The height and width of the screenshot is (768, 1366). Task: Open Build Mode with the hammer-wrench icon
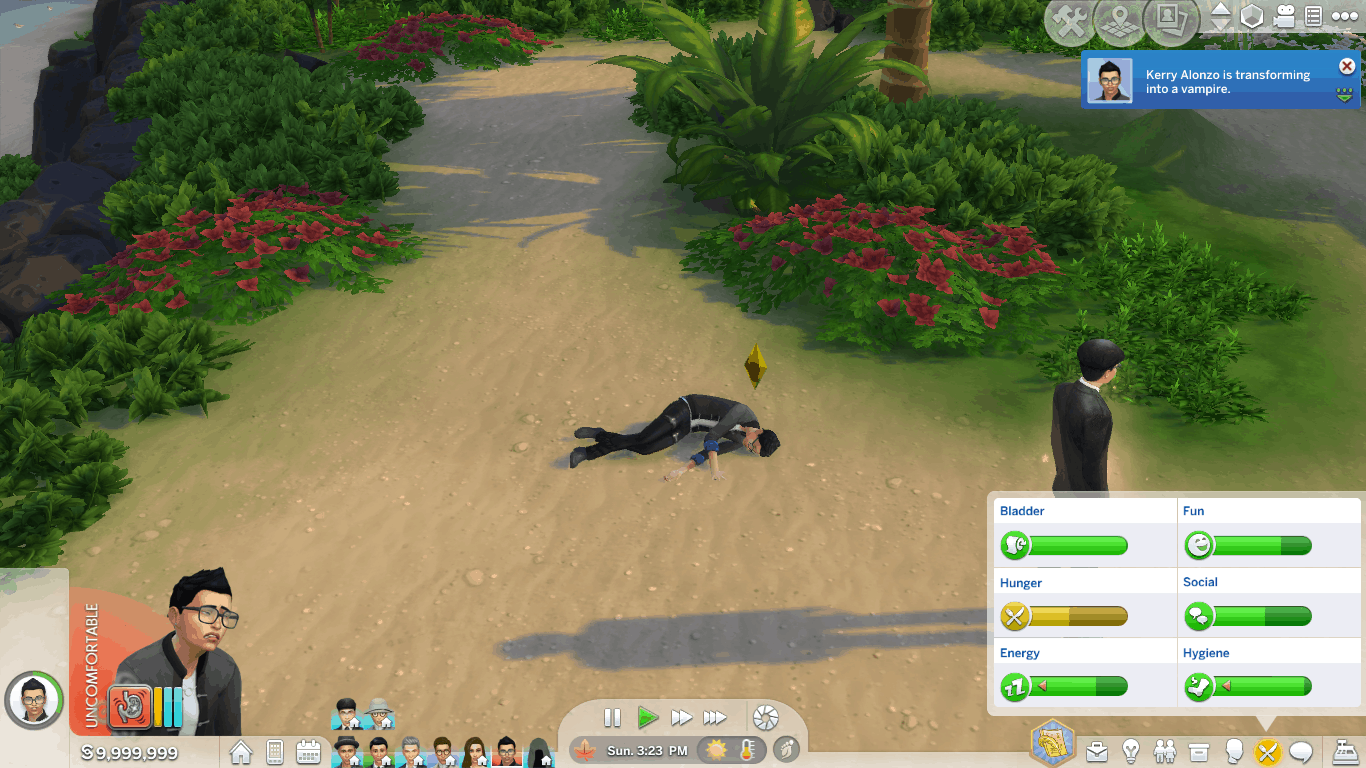pos(1071,22)
